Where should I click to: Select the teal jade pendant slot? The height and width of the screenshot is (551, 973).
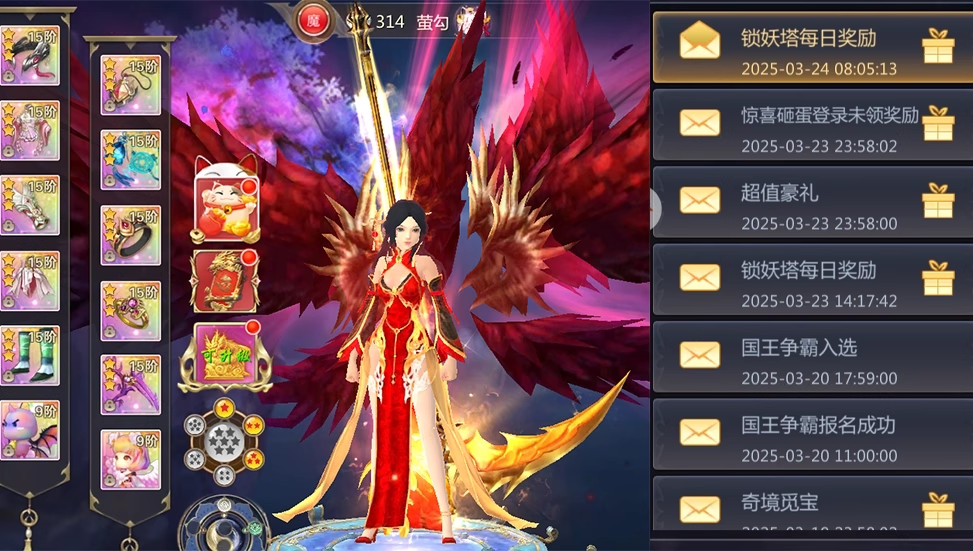(130, 160)
